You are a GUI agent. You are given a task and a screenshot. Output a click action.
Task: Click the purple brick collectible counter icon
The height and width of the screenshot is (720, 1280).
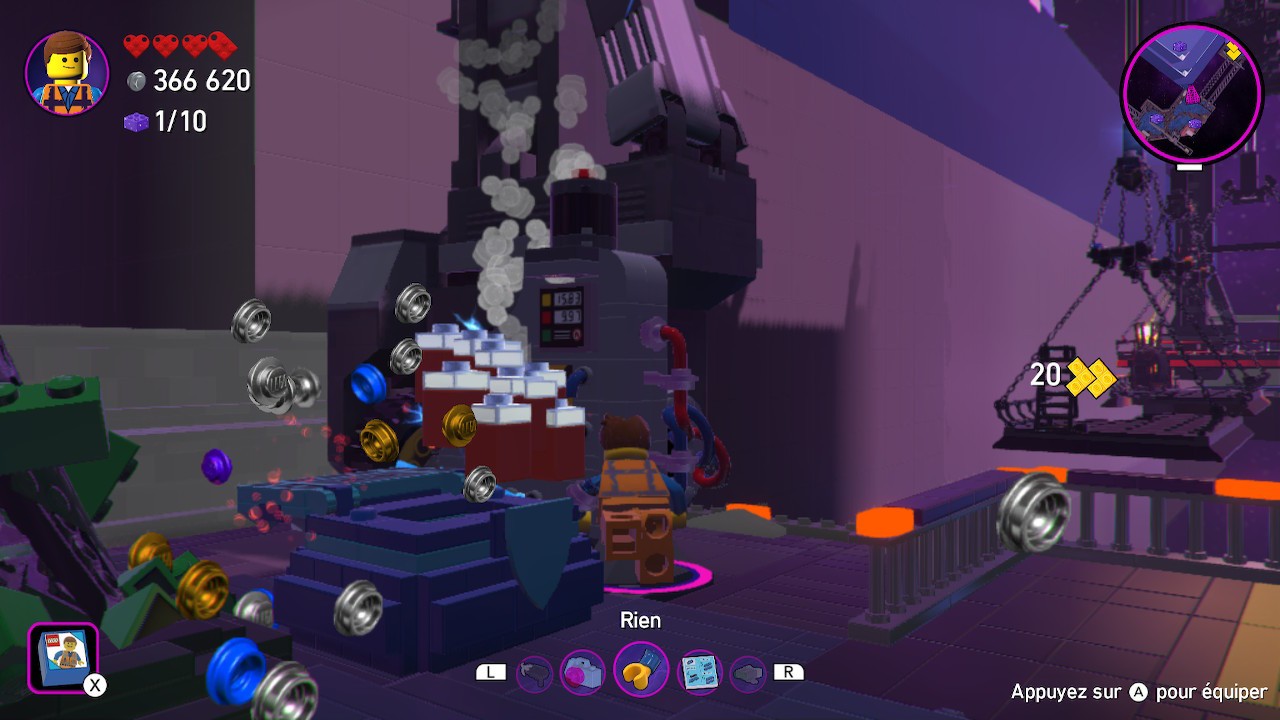coord(136,122)
